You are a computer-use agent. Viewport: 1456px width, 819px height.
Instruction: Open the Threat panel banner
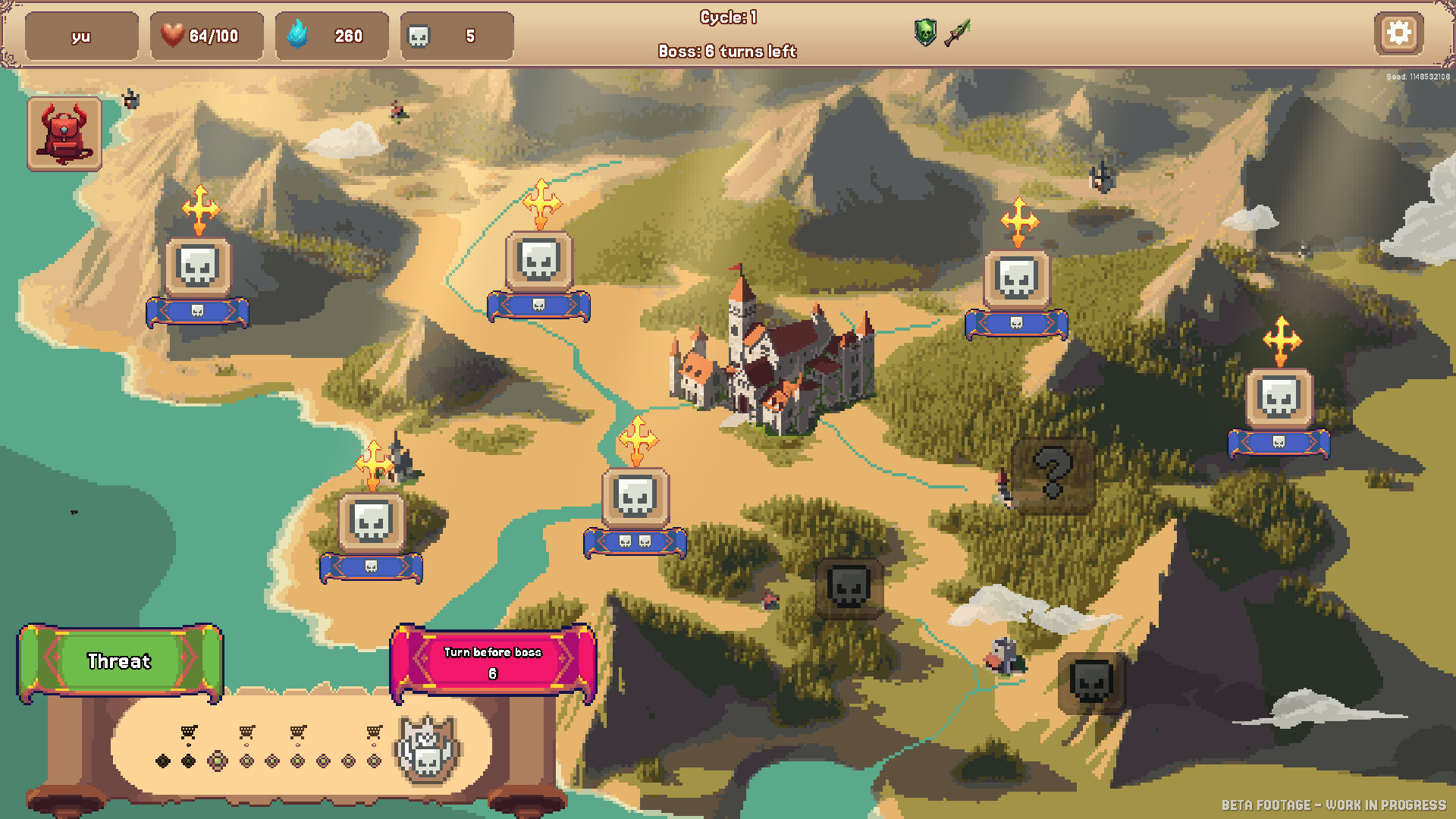(119, 662)
